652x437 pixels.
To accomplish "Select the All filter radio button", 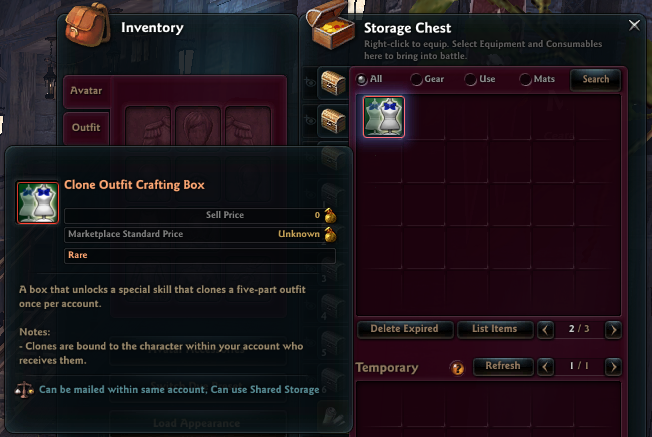I will (x=362, y=79).
